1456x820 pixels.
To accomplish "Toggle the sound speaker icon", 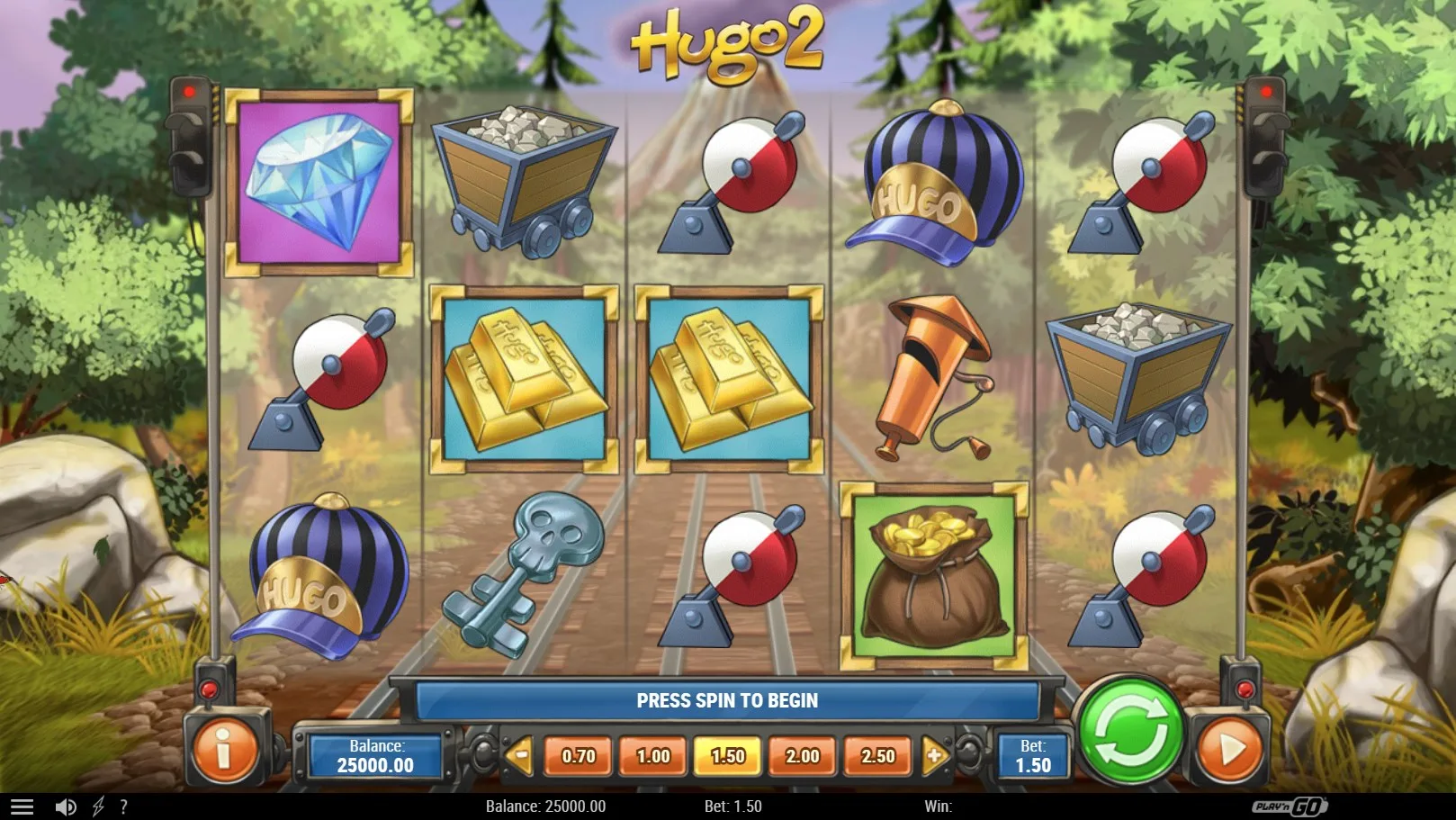I will tap(66, 806).
